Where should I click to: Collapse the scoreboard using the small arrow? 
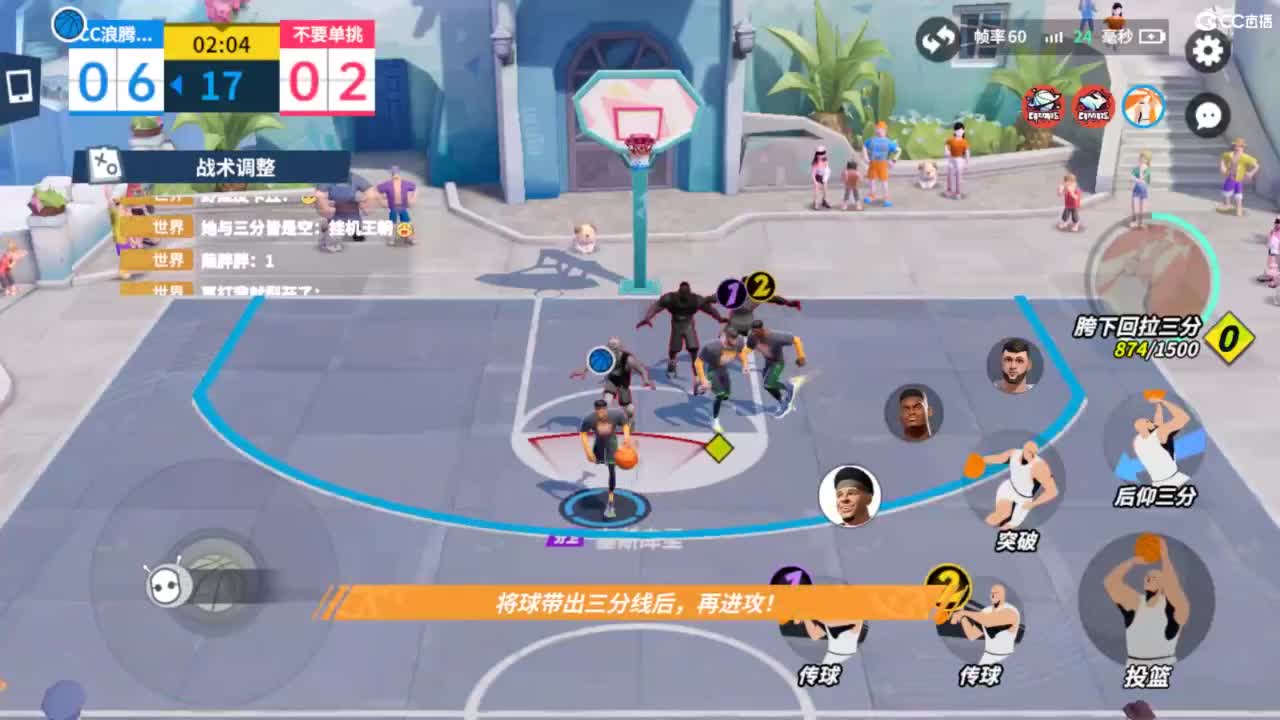tap(177, 84)
